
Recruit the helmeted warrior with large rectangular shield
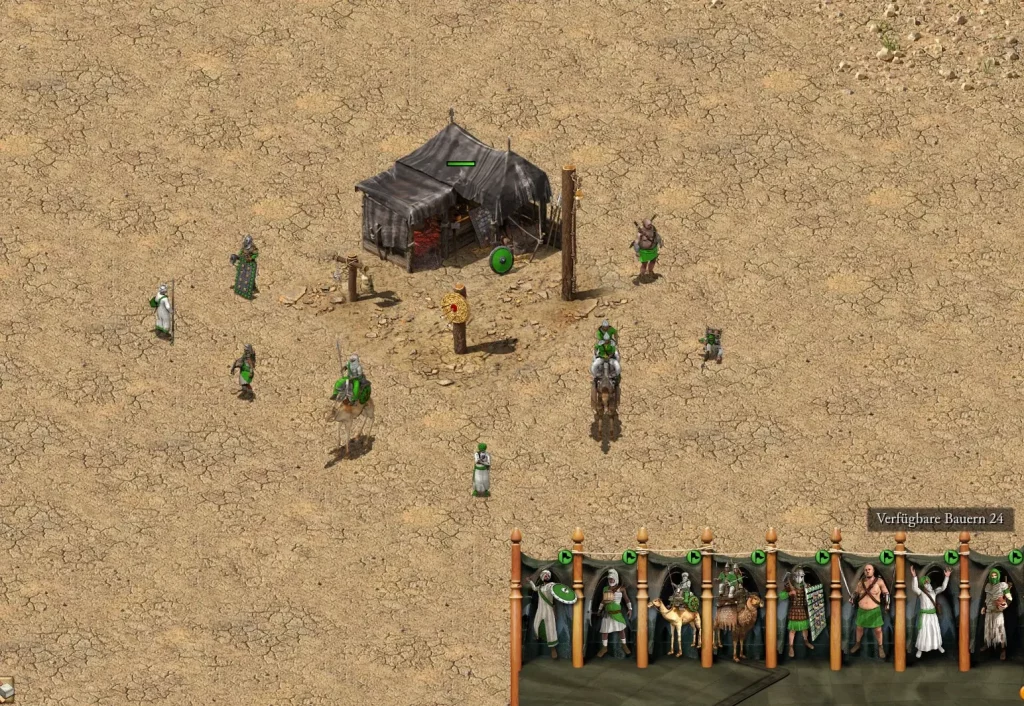[802, 610]
